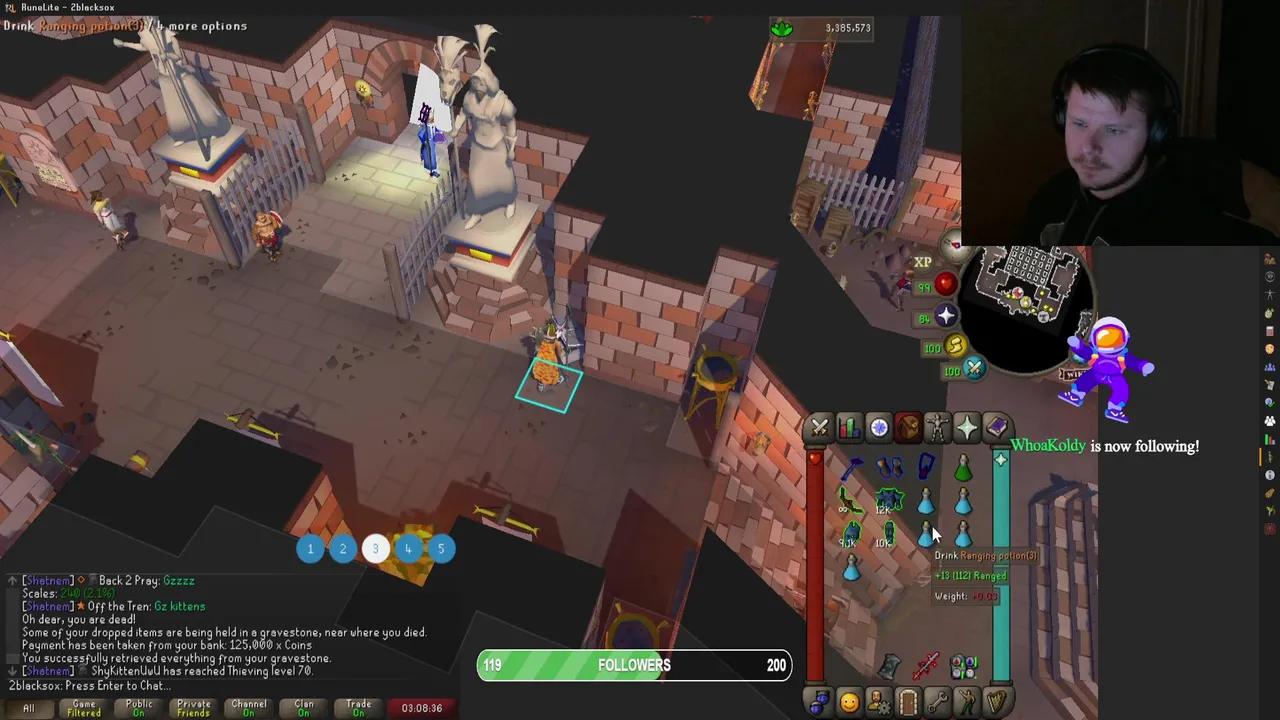Open the Music player harp tab
The height and width of the screenshot is (720, 1280).
996,703
